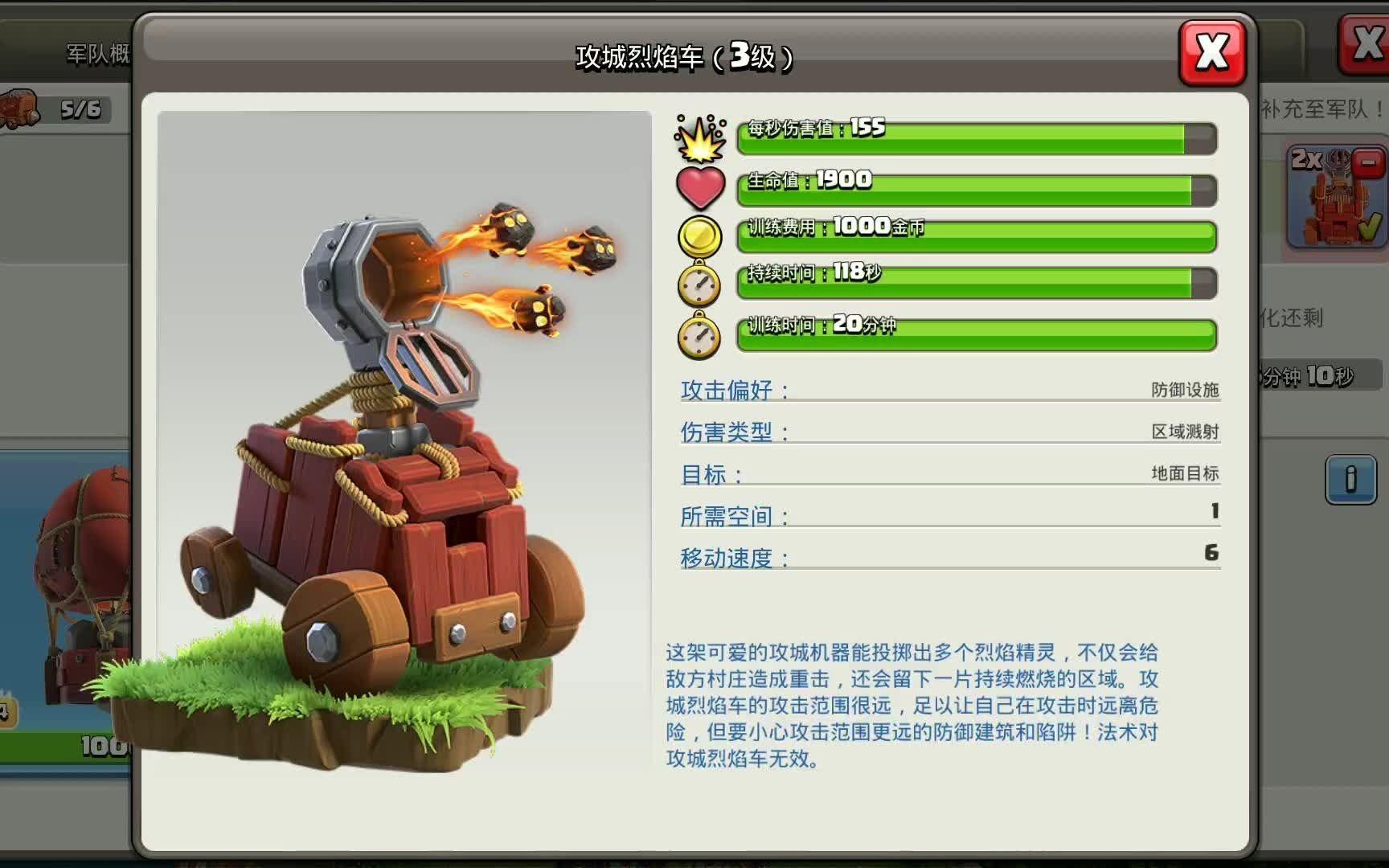The width and height of the screenshot is (1389, 868).
Task: Click the stopwatch icon next to 持续时间
Action: [x=699, y=284]
